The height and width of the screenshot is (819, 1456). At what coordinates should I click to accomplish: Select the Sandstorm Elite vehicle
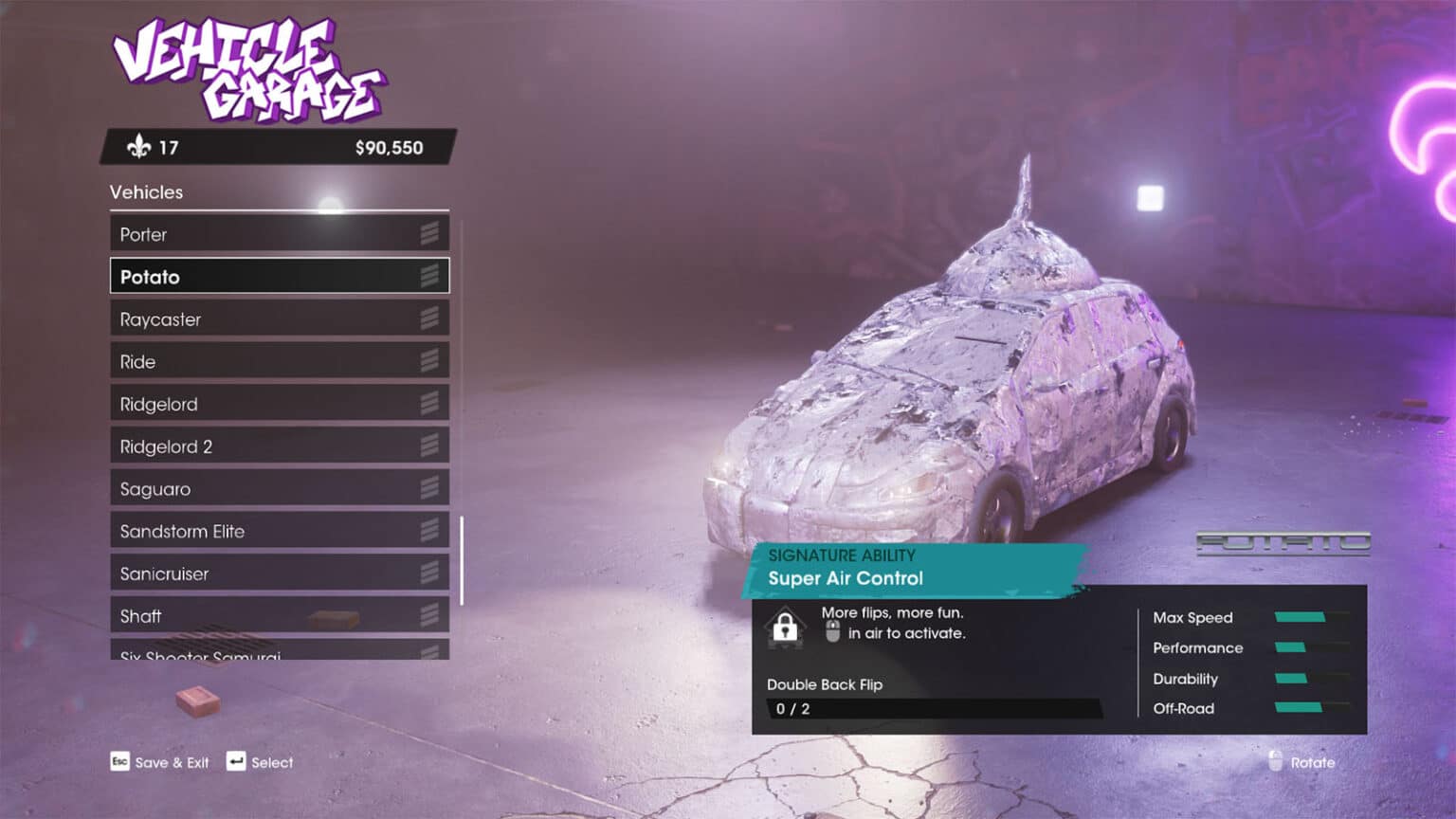pos(279,531)
